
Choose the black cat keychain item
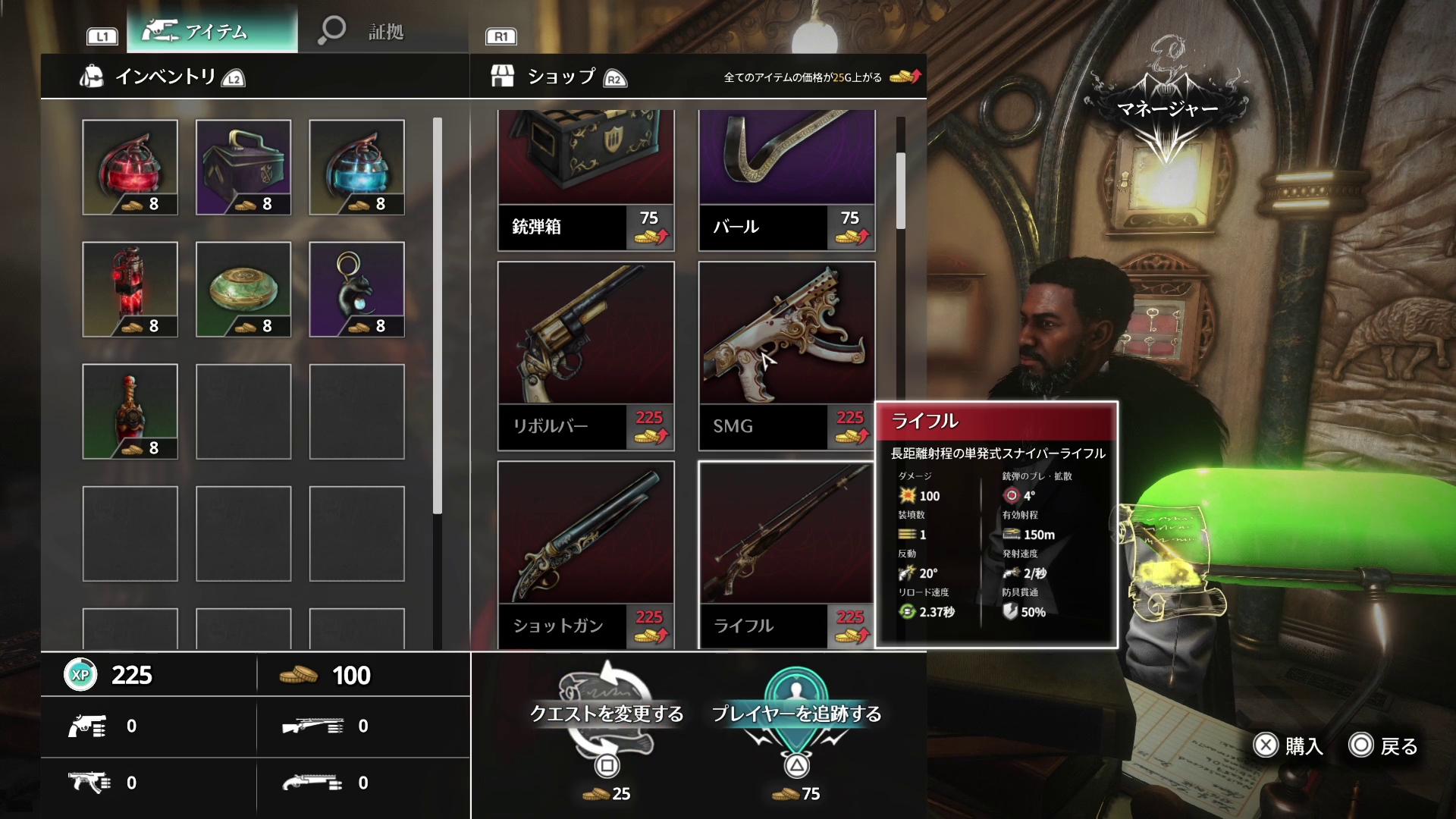point(356,289)
